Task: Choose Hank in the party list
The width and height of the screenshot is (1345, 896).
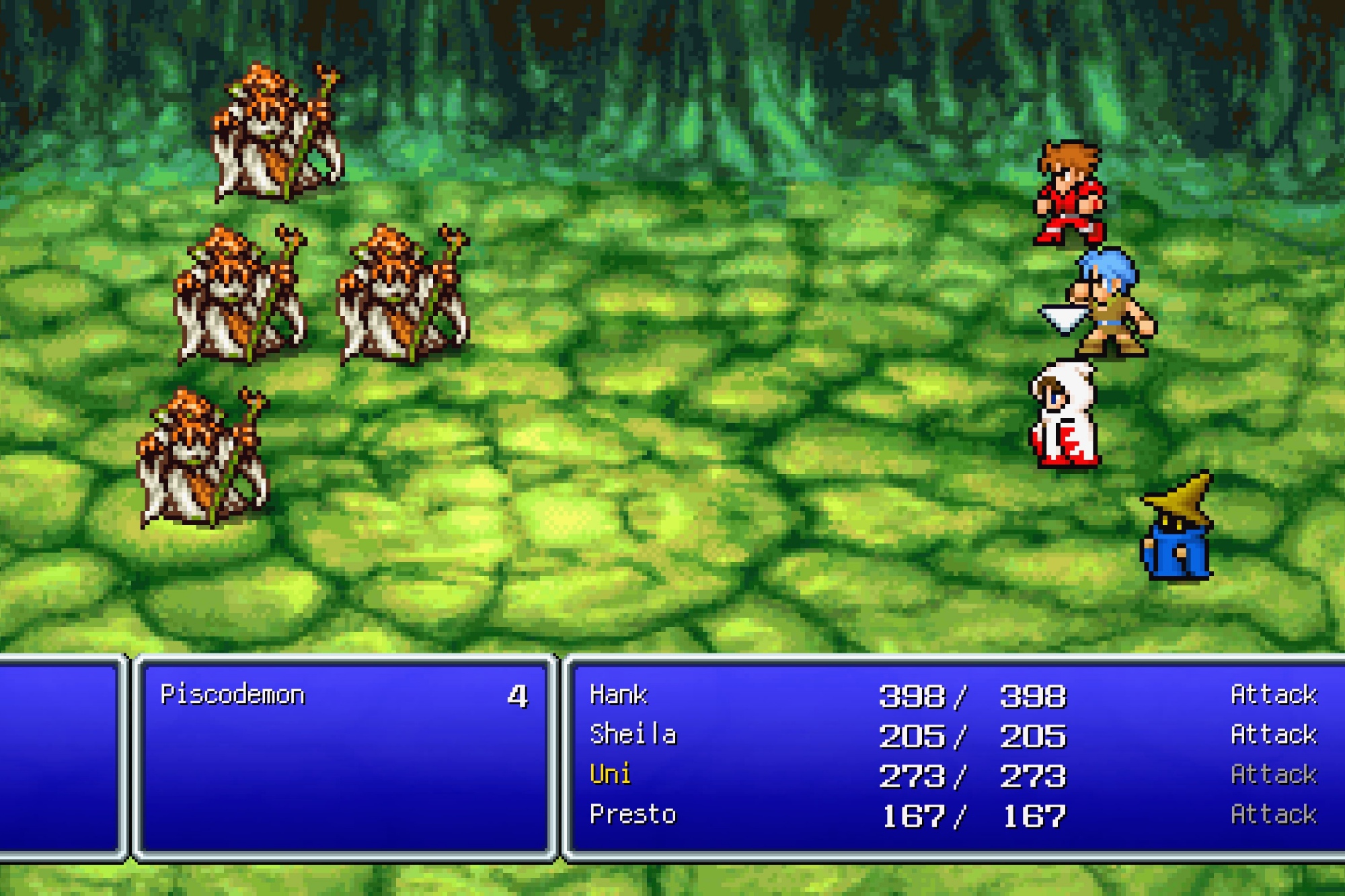Action: pyautogui.click(x=618, y=695)
